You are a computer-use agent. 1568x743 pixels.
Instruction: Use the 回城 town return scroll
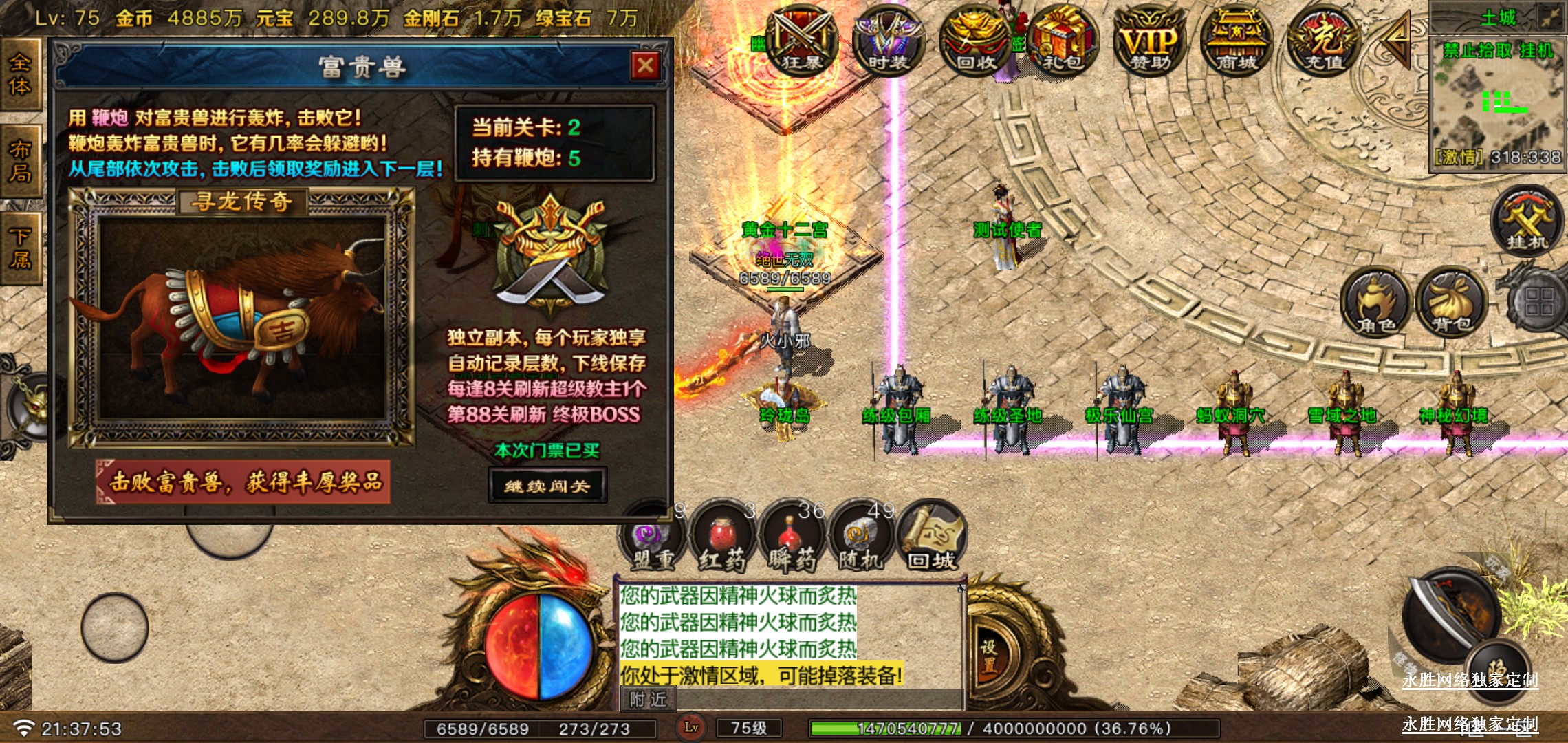point(931,538)
